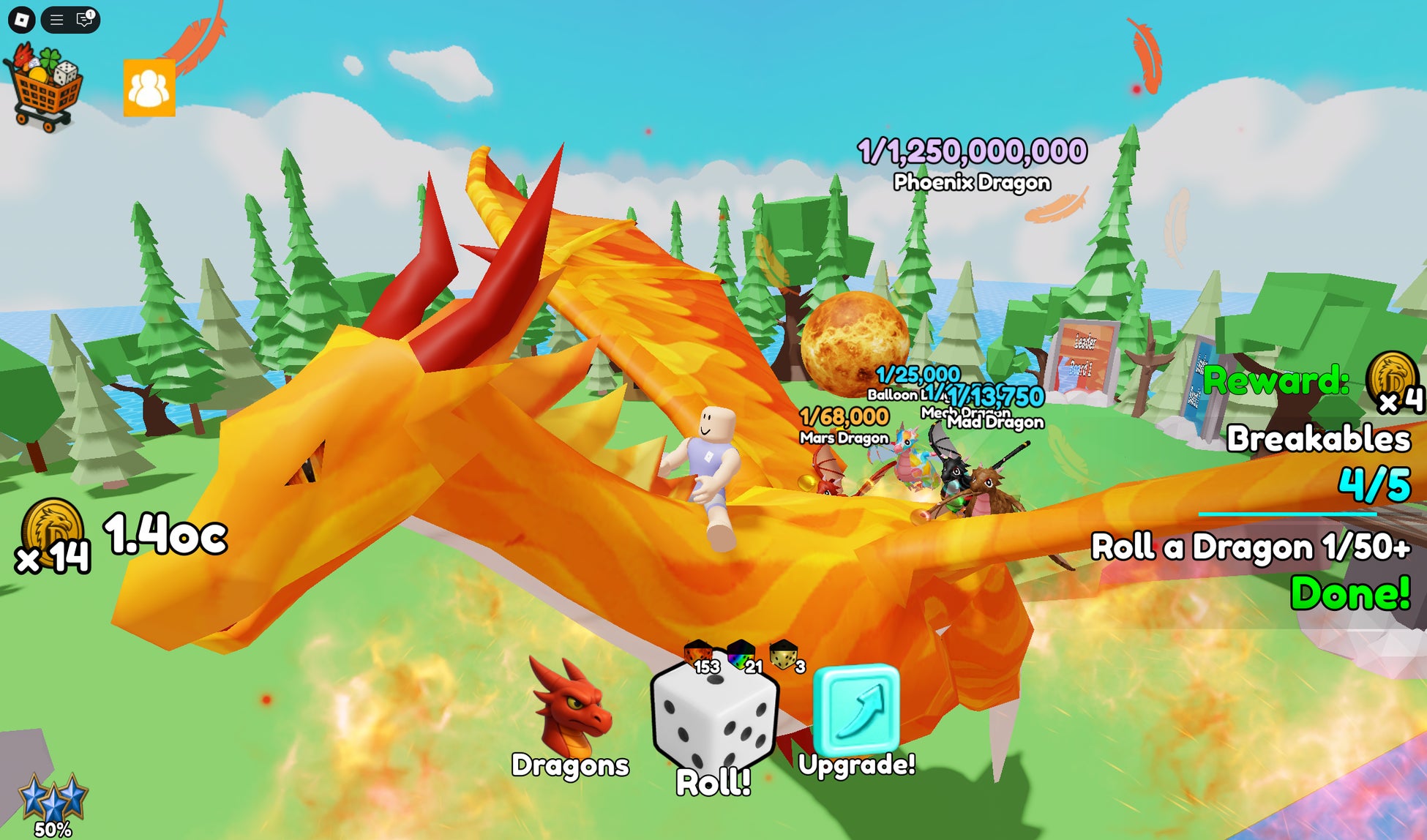The image size is (1427, 840).
Task: Open the Dragons inventory
Action: point(571,717)
